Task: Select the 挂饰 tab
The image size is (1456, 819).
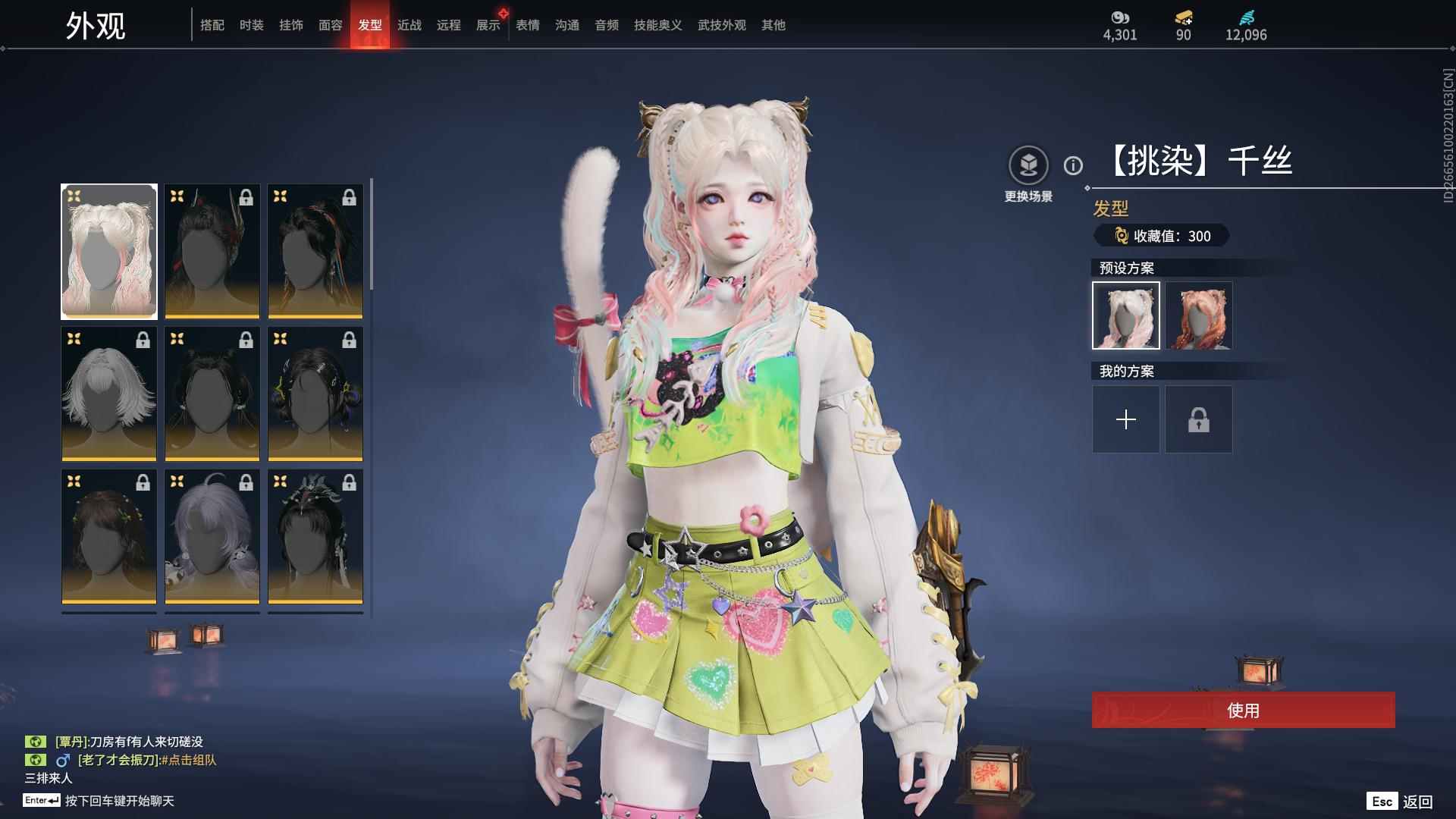Action: click(291, 25)
